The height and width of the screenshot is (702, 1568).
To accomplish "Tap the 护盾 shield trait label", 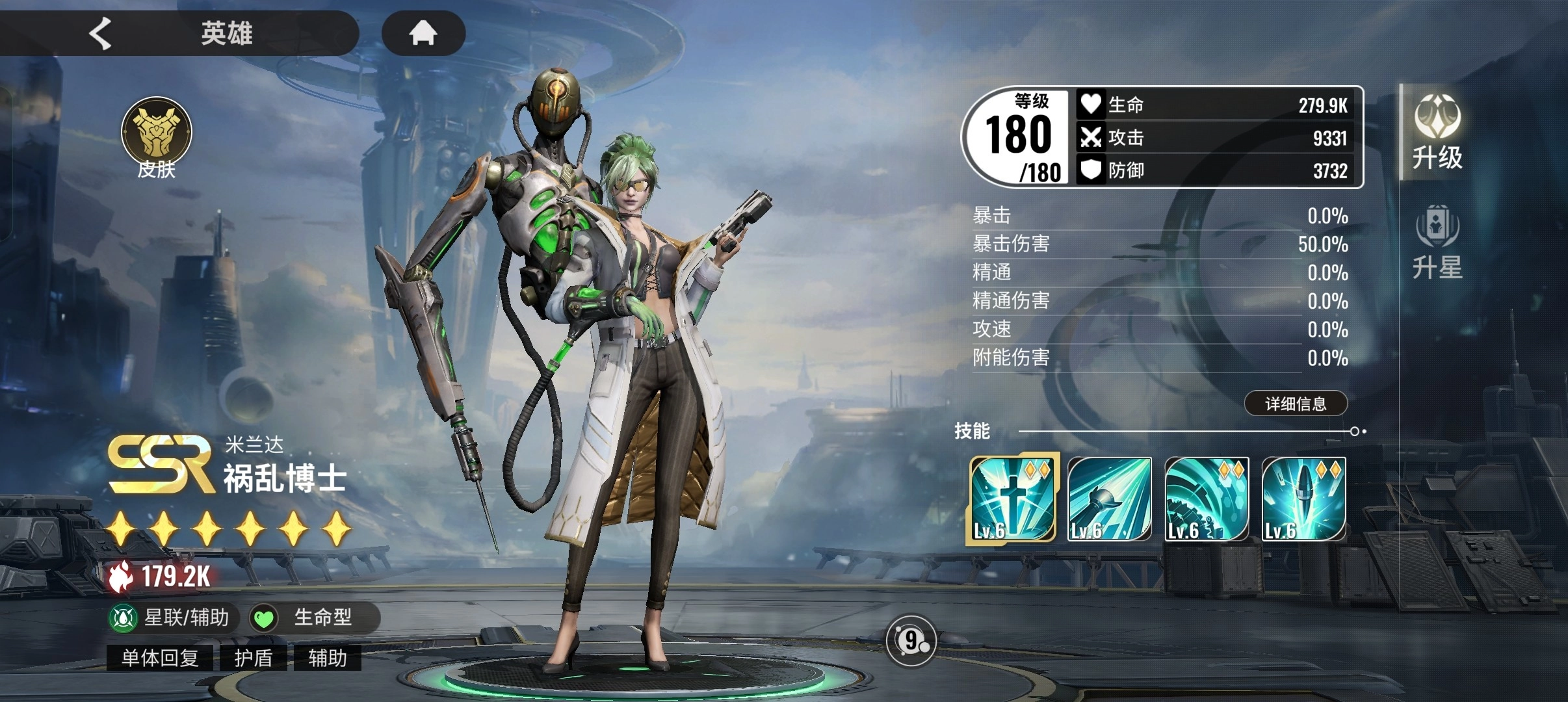I will pyautogui.click(x=254, y=658).
